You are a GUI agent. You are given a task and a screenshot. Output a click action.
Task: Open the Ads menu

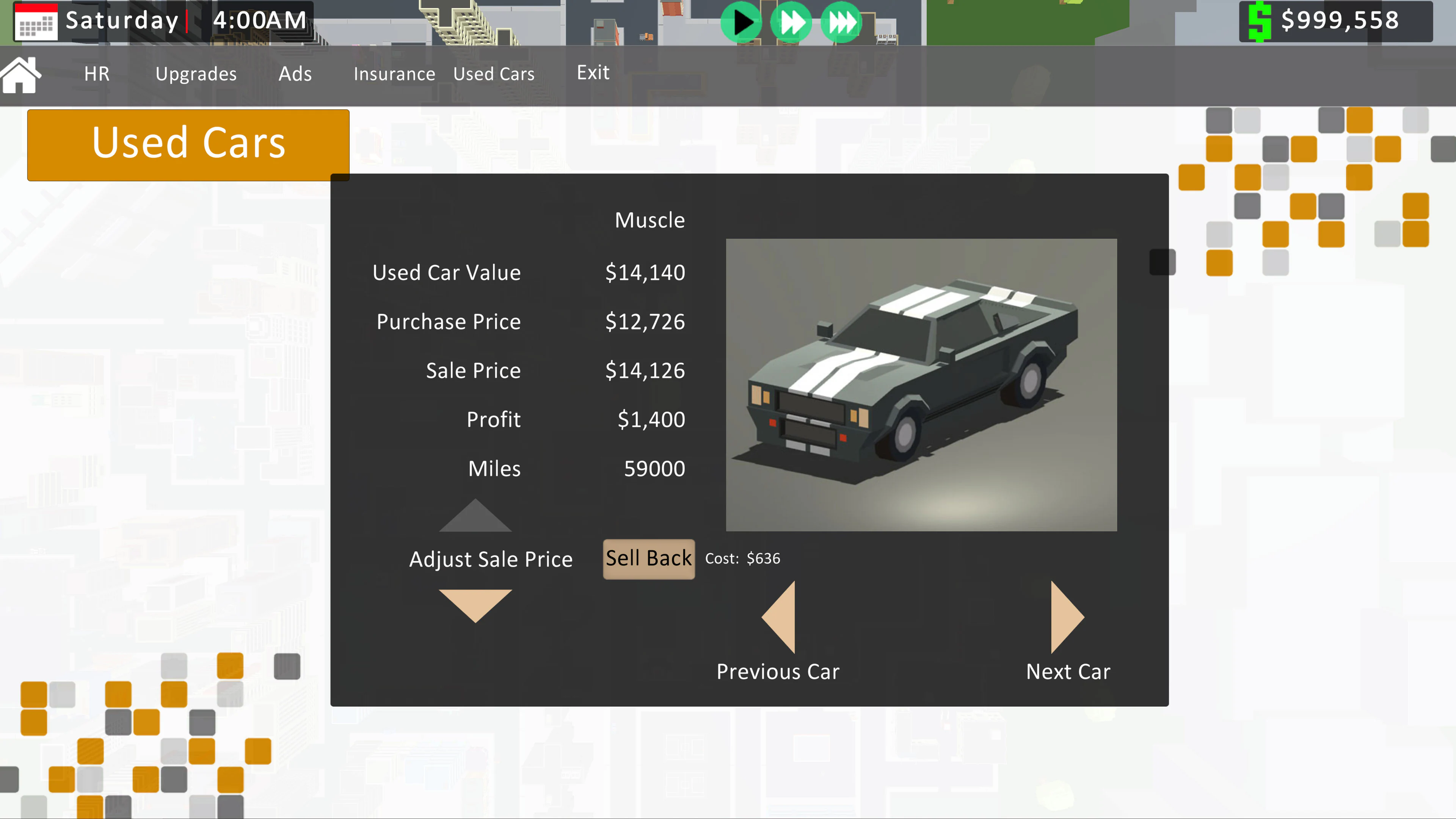[x=295, y=74]
